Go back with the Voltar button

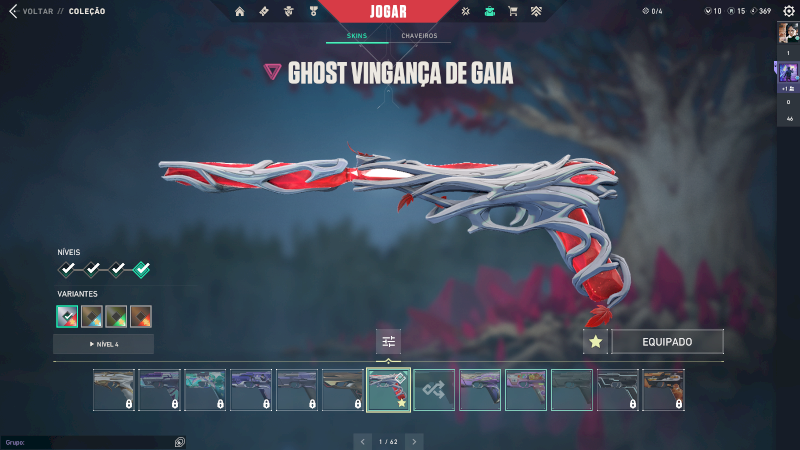[30, 12]
